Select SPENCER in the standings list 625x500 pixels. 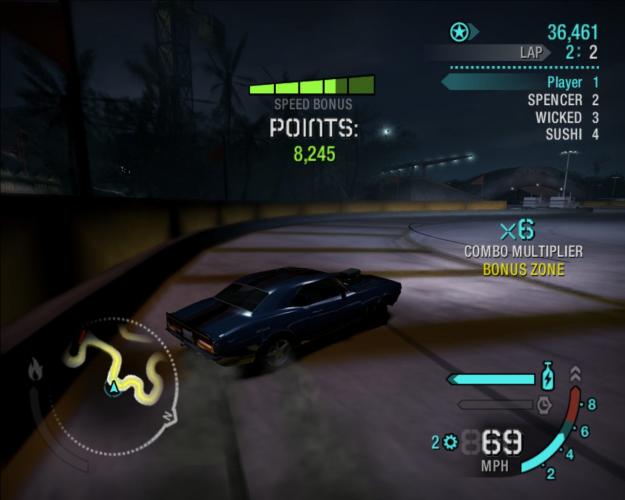pos(562,100)
